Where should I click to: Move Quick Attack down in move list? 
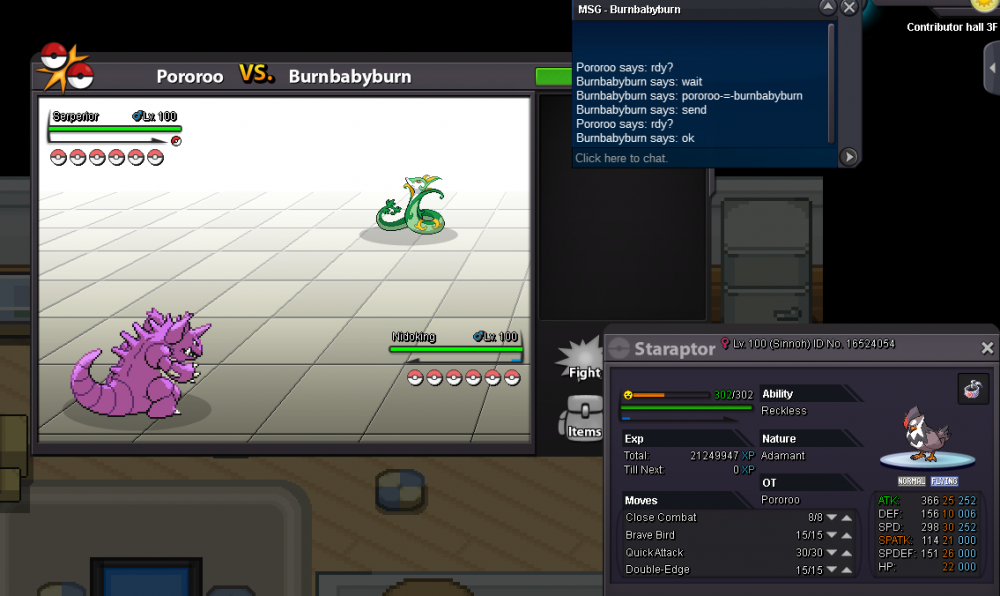tap(831, 553)
